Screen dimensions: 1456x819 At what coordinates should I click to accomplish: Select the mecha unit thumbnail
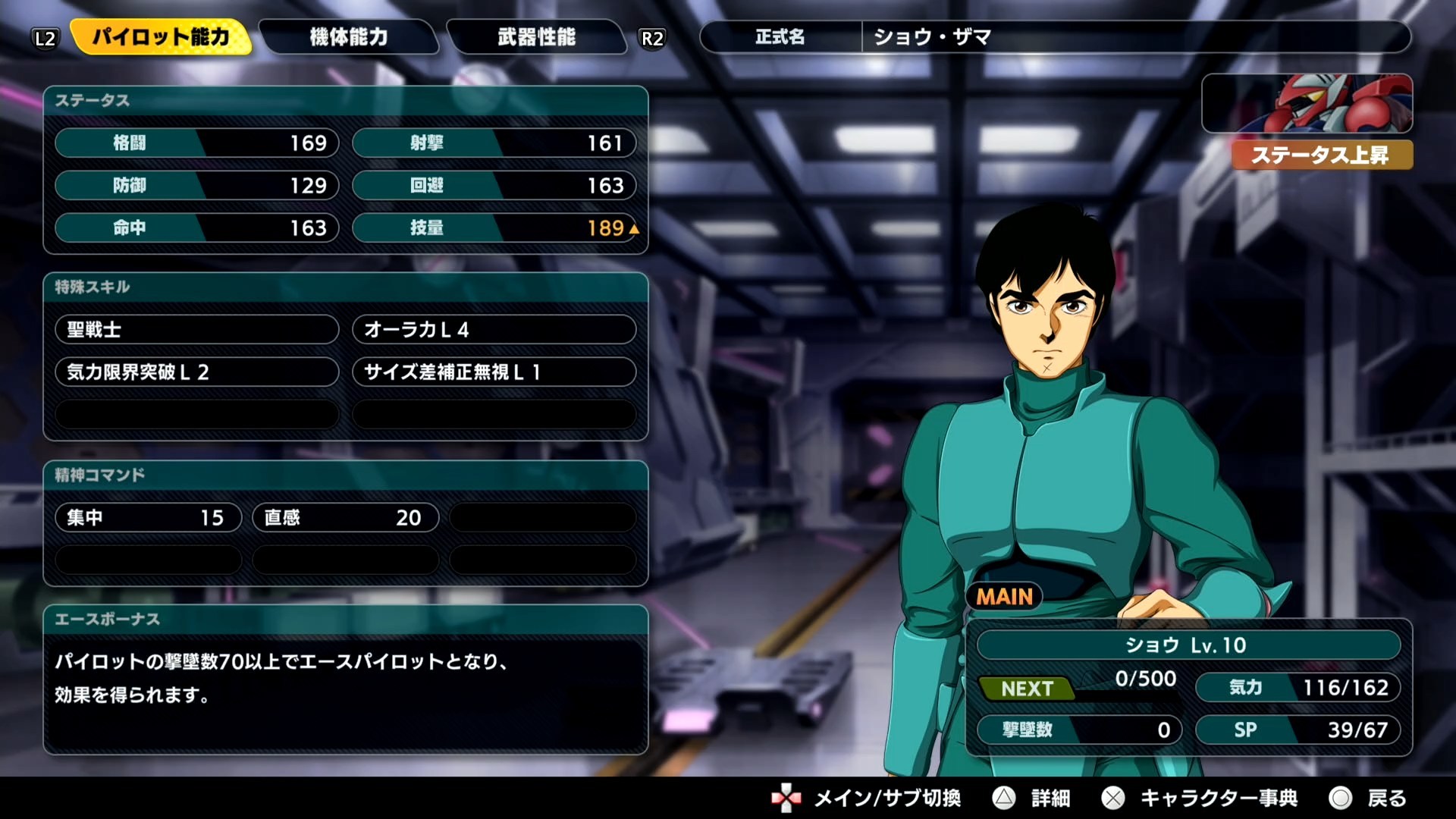coord(1307,104)
